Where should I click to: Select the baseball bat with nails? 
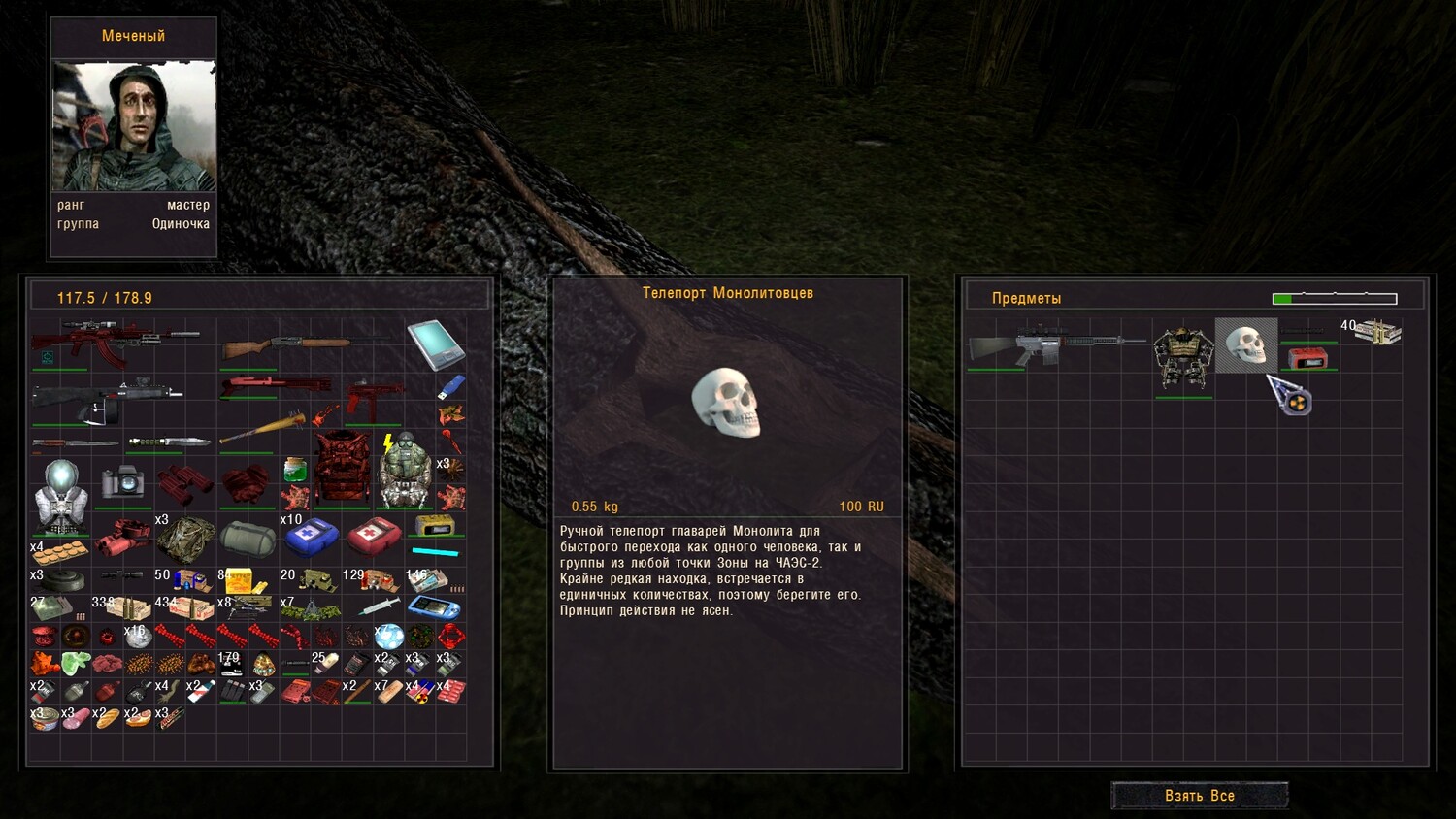coord(263,429)
